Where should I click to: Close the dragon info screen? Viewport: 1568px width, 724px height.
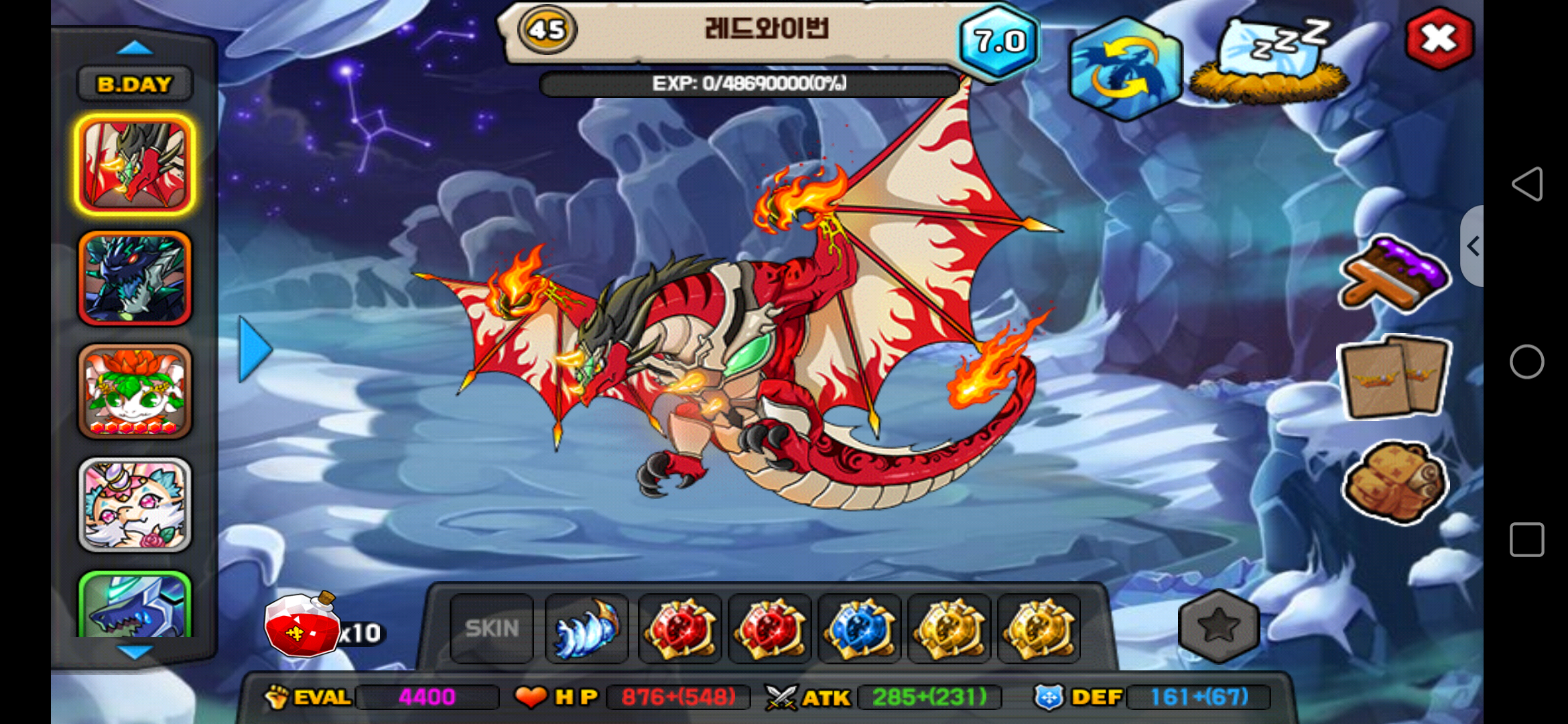coord(1439,39)
